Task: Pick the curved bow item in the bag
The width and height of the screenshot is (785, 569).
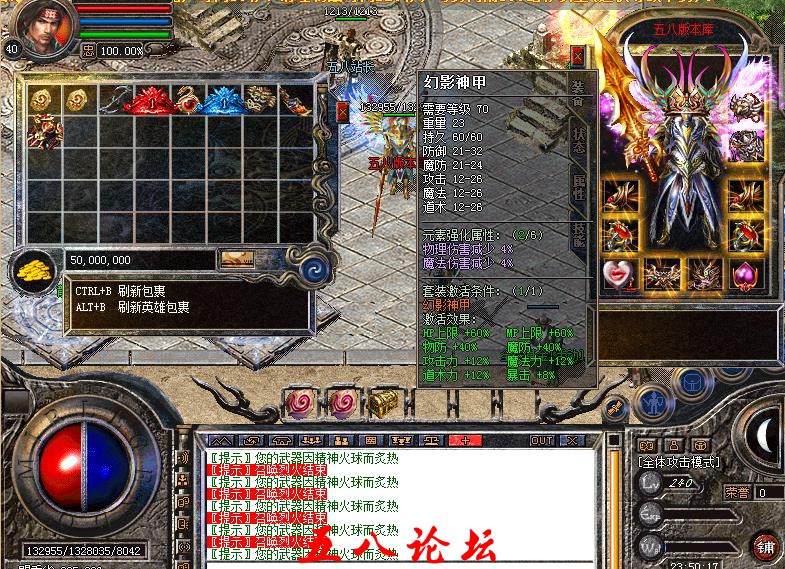Action: click(x=115, y=98)
